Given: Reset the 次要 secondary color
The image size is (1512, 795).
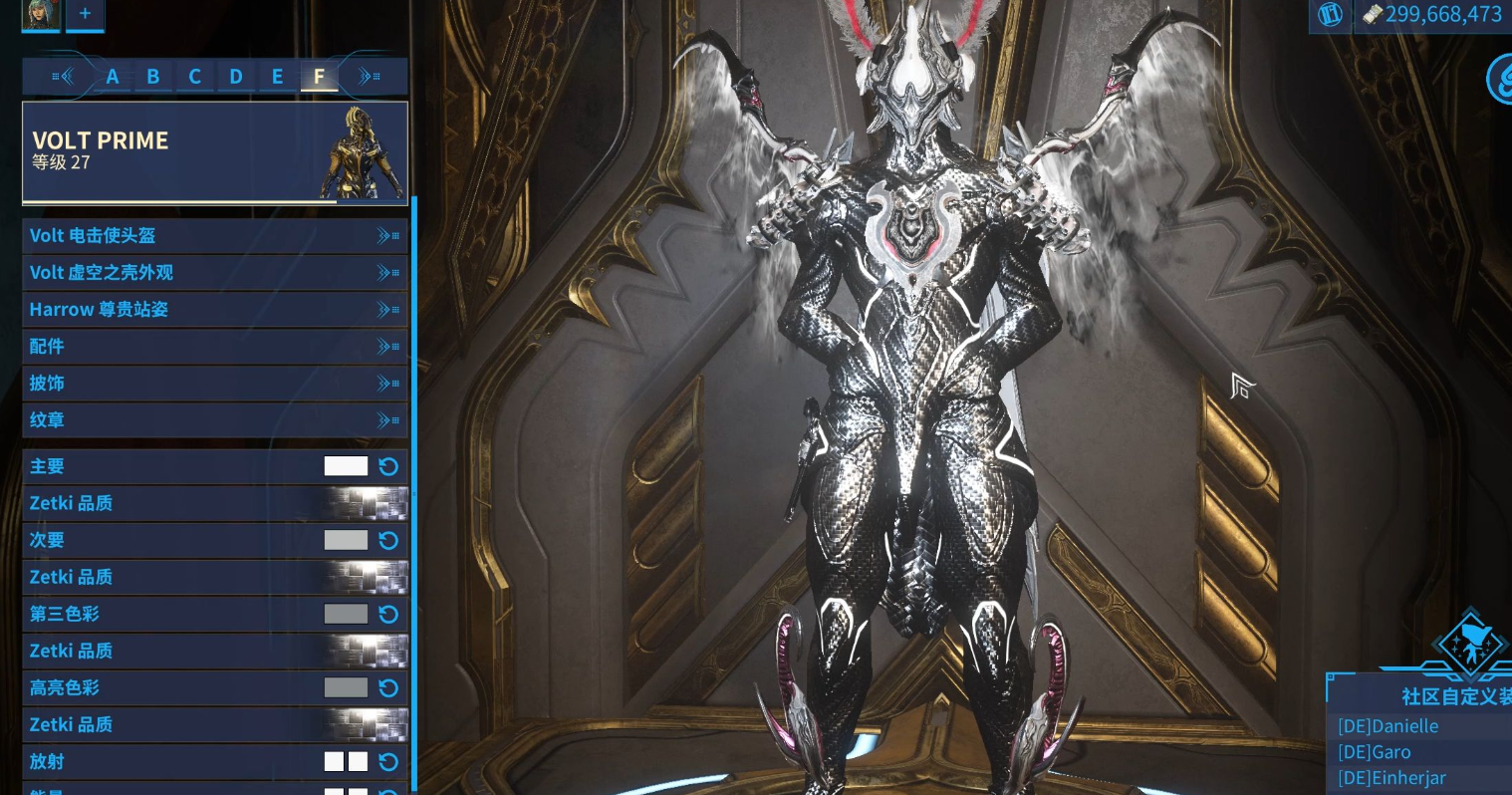Looking at the screenshot, I should point(388,540).
